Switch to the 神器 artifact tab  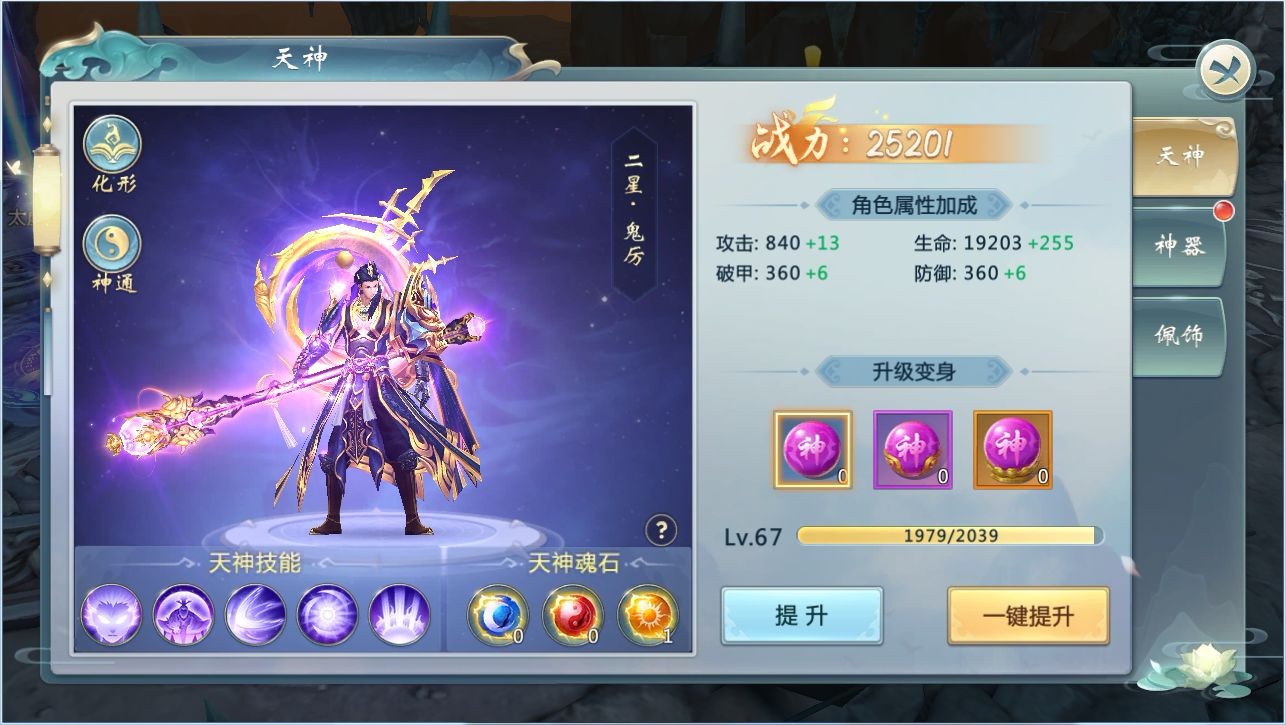(1183, 243)
